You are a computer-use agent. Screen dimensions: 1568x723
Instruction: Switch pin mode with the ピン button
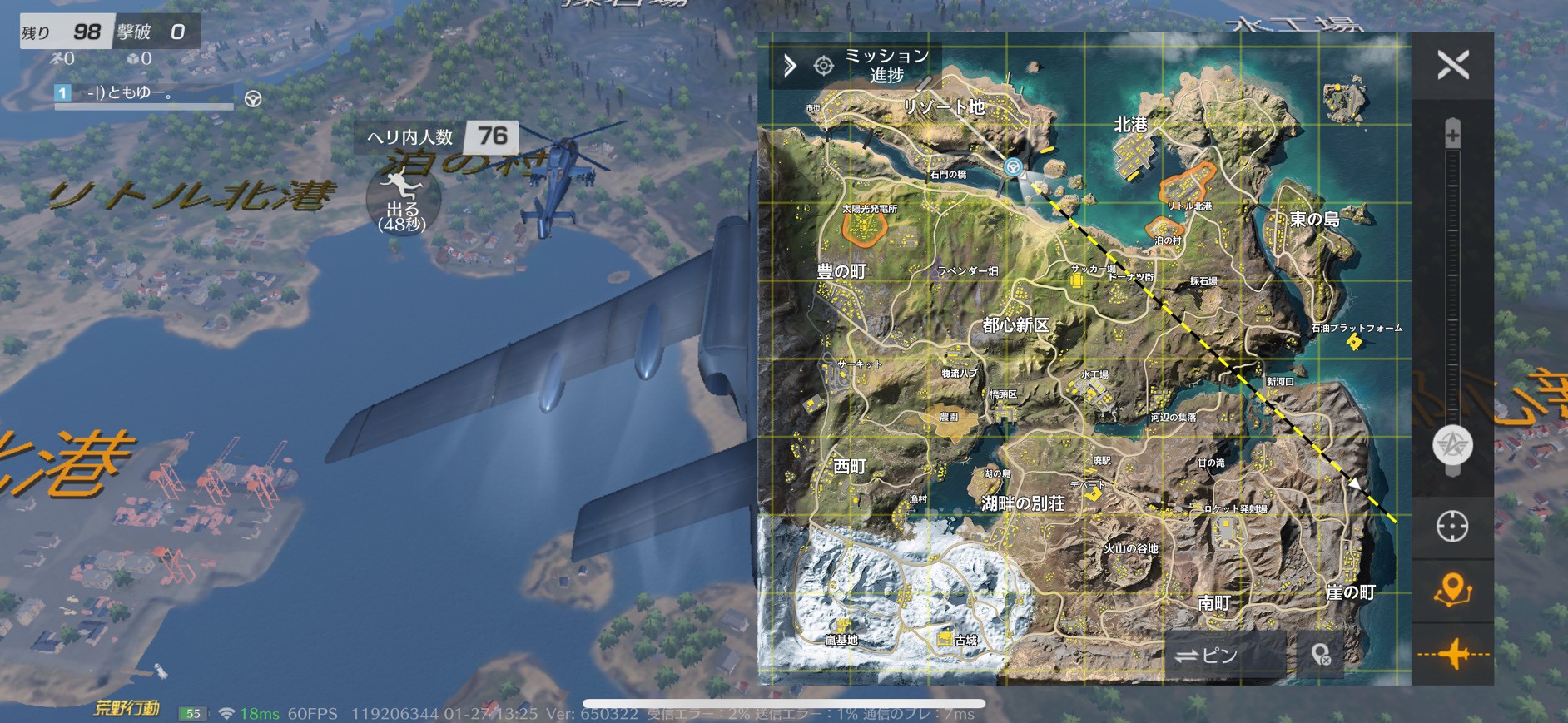coord(1207,656)
